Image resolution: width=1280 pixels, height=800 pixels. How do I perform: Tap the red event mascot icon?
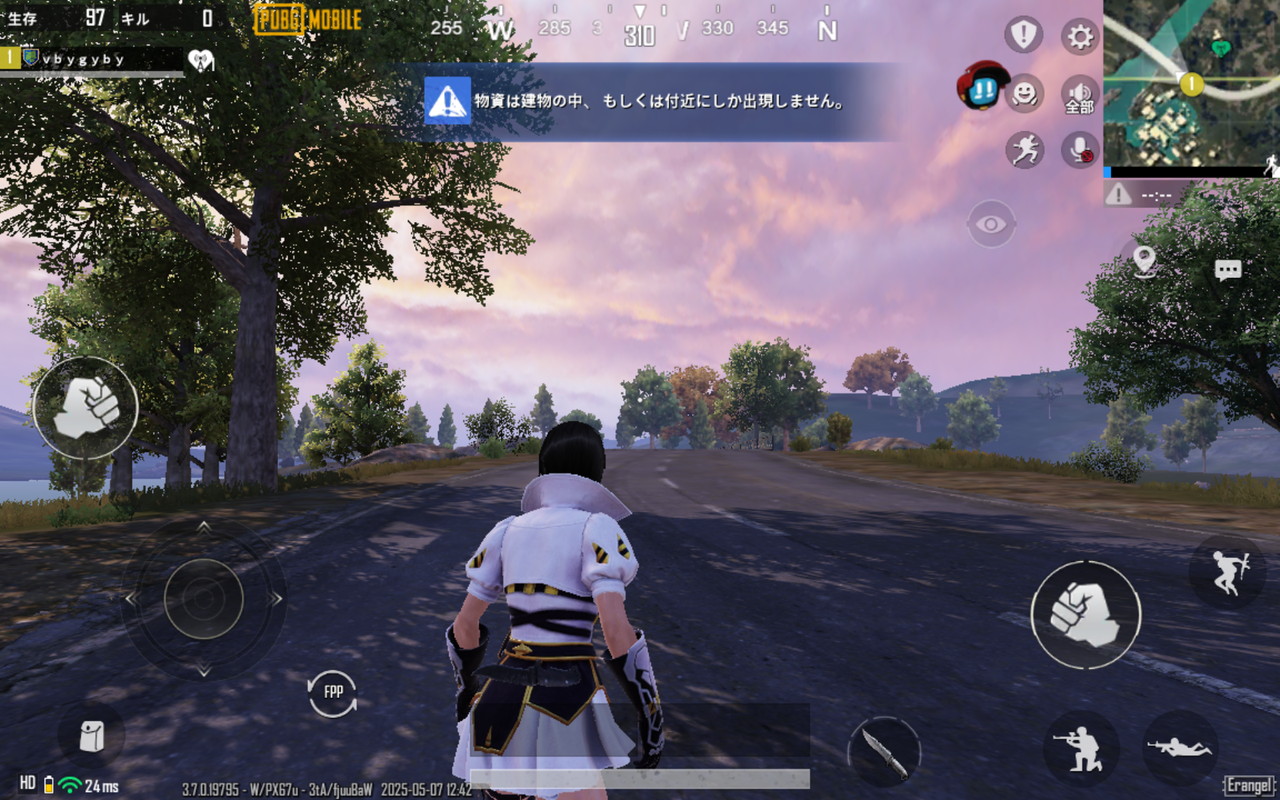[983, 85]
